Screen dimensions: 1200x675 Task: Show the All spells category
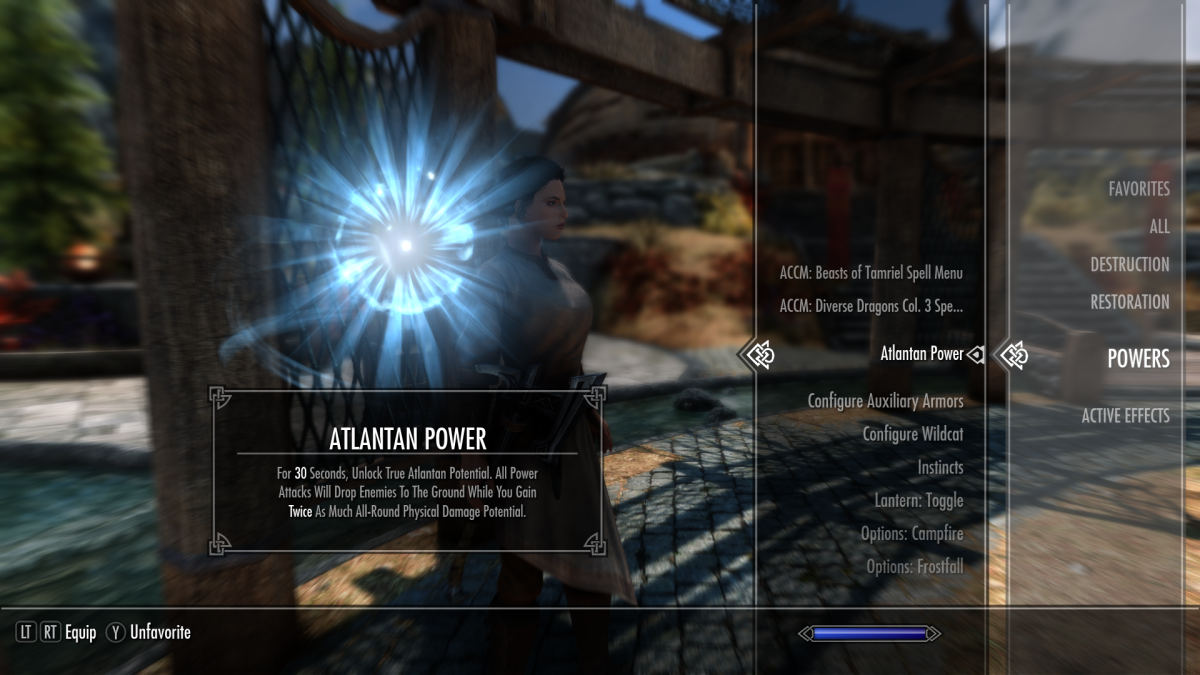coord(1158,227)
